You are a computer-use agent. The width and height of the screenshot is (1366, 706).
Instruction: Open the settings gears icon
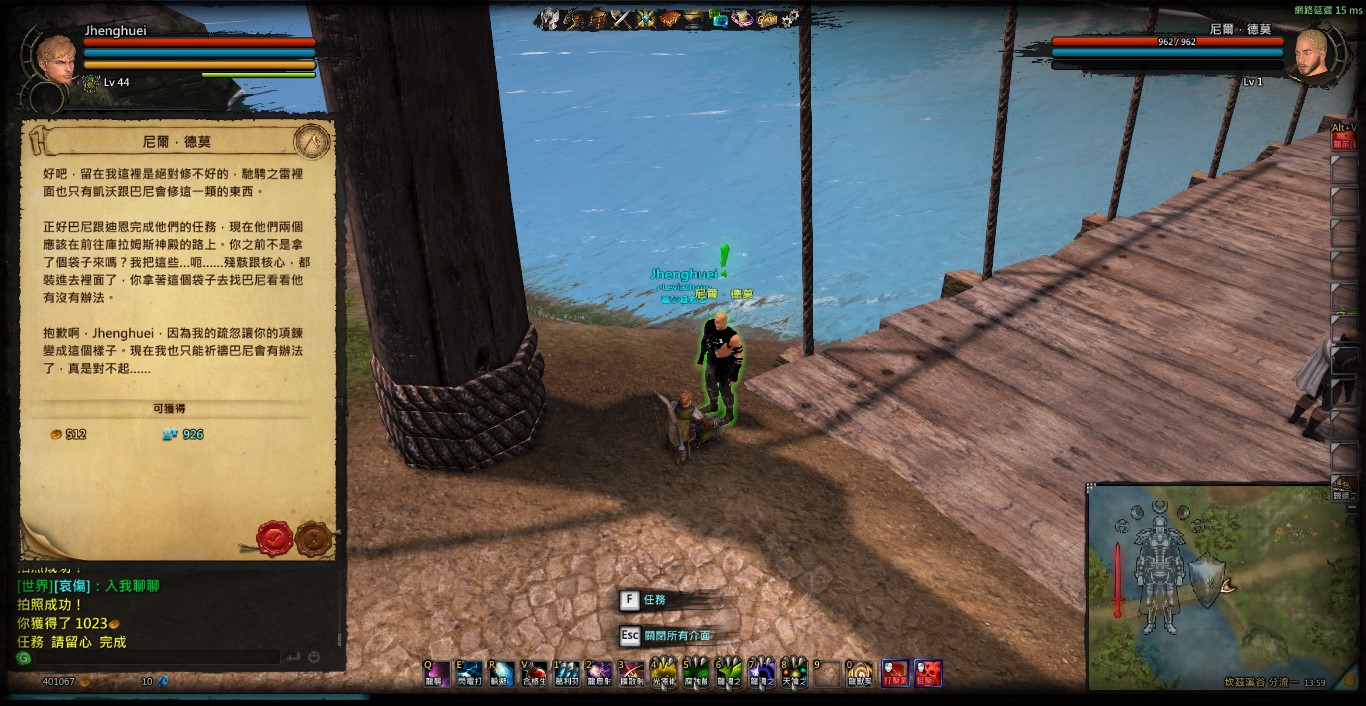[x=790, y=18]
